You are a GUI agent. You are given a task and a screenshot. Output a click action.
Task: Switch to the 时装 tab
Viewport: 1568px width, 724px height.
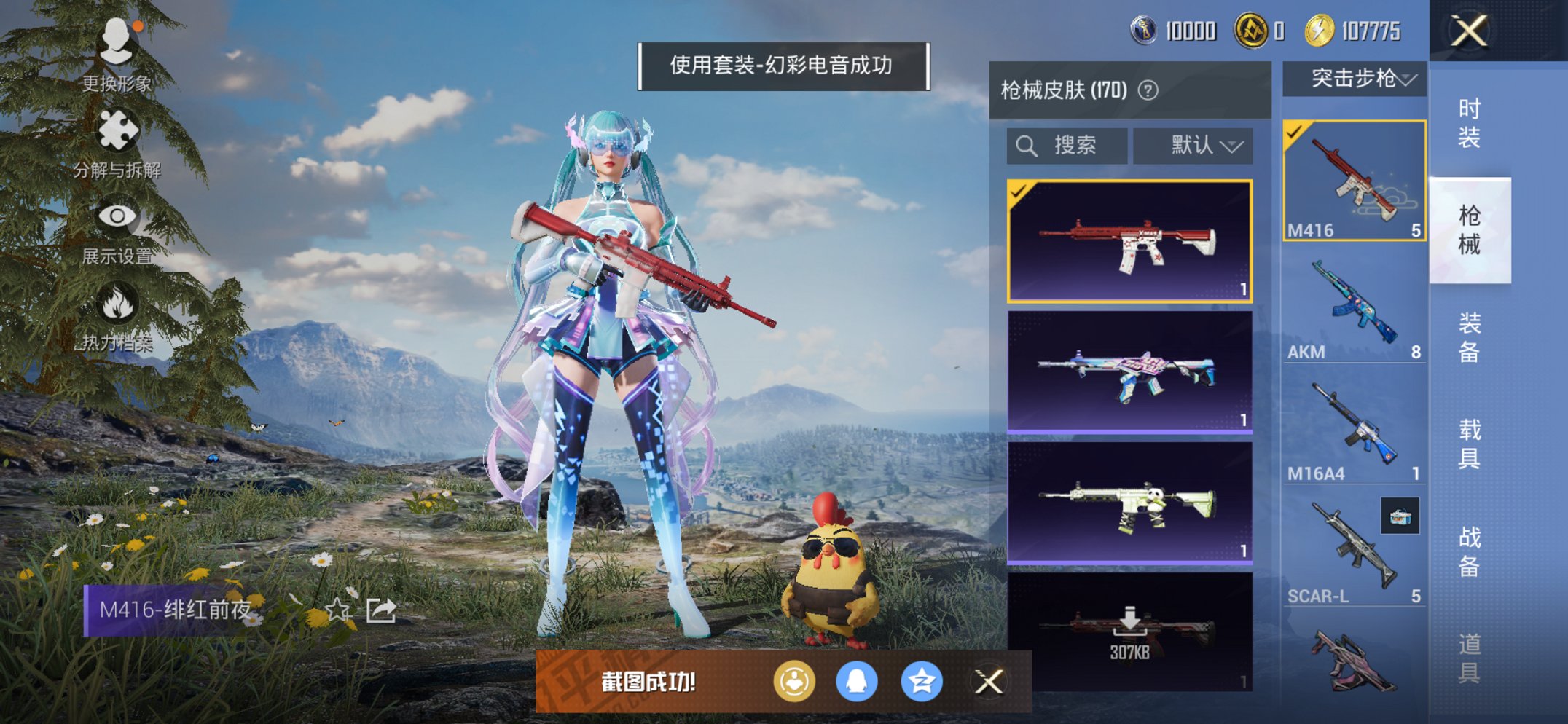tap(1471, 117)
